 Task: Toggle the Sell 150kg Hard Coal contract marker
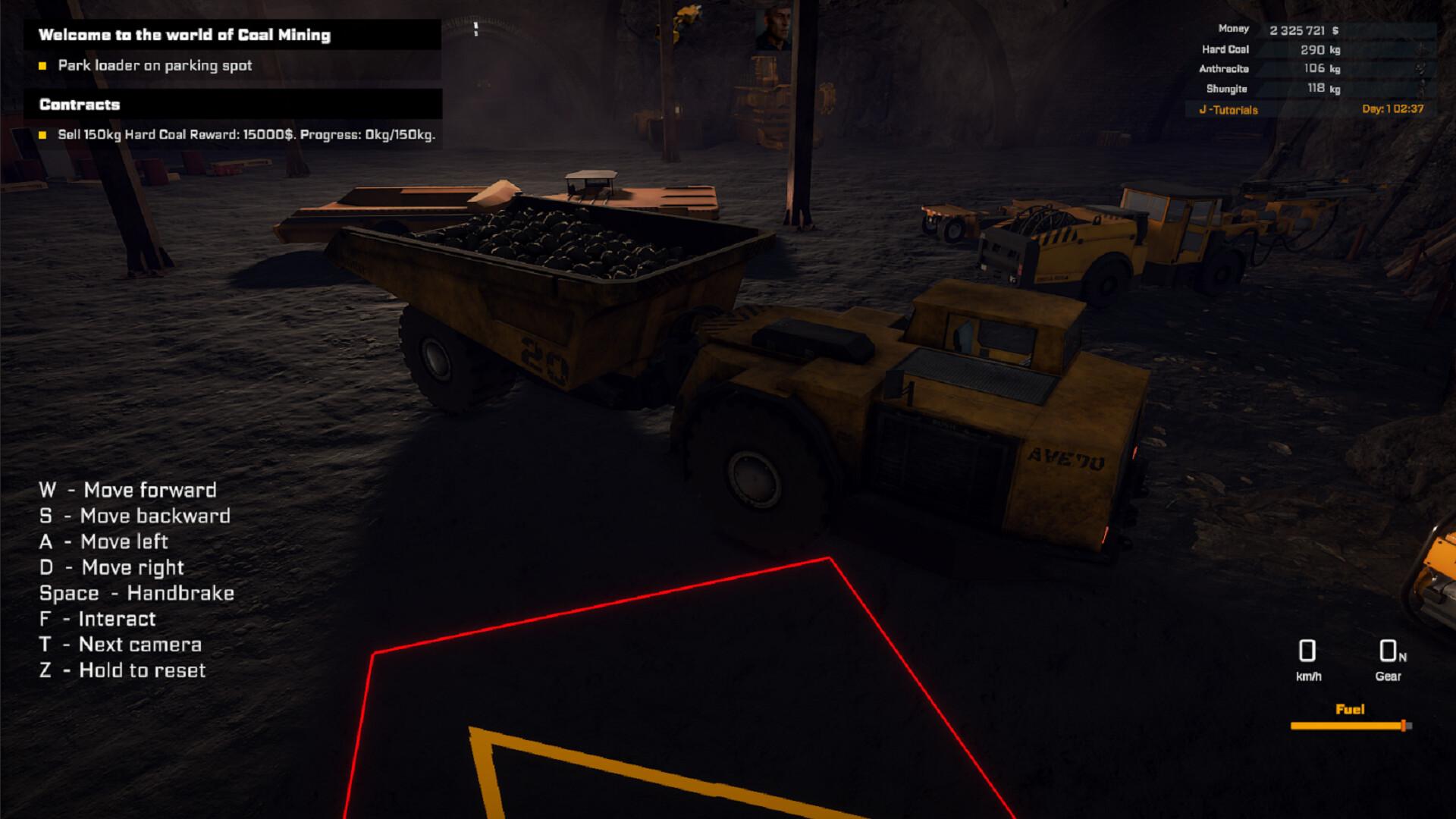tap(42, 134)
